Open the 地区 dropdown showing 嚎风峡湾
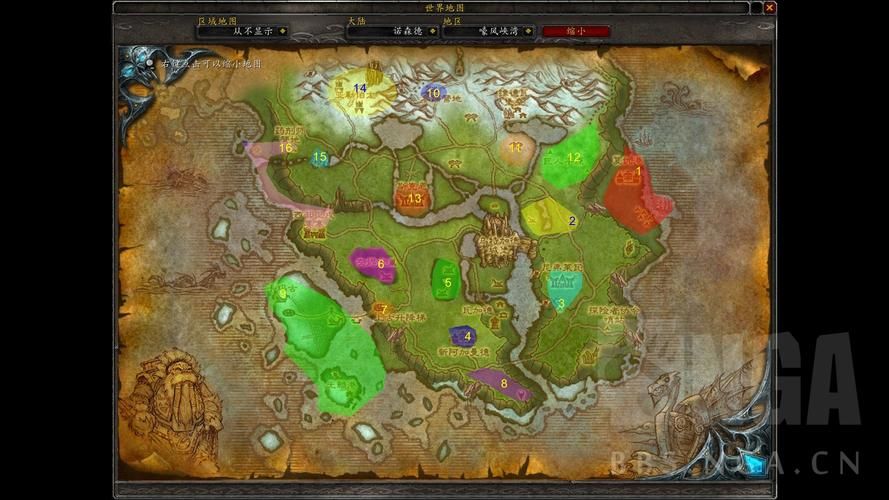 click(528, 31)
